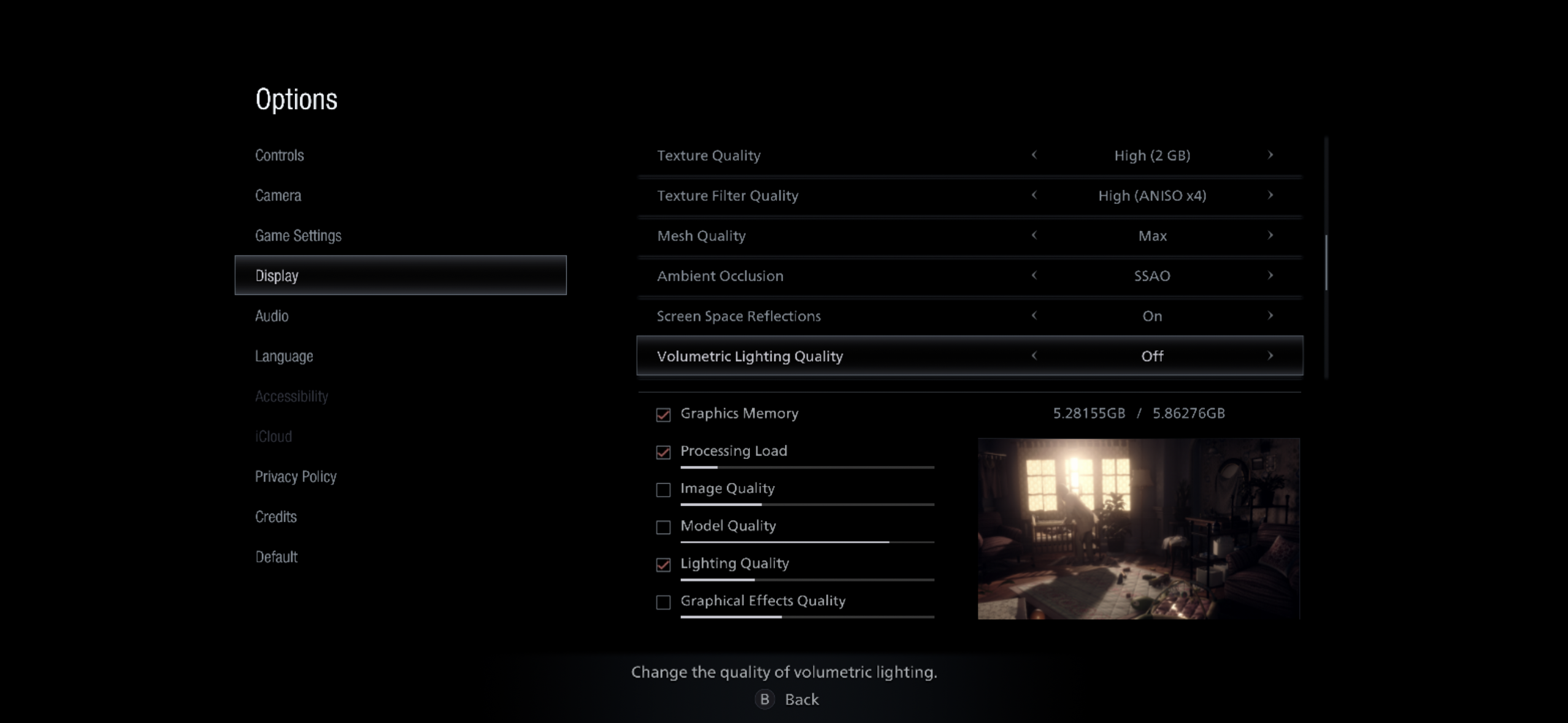Adjust the Processing Load slider
Screen dimensions: 1568x723
(x=807, y=467)
